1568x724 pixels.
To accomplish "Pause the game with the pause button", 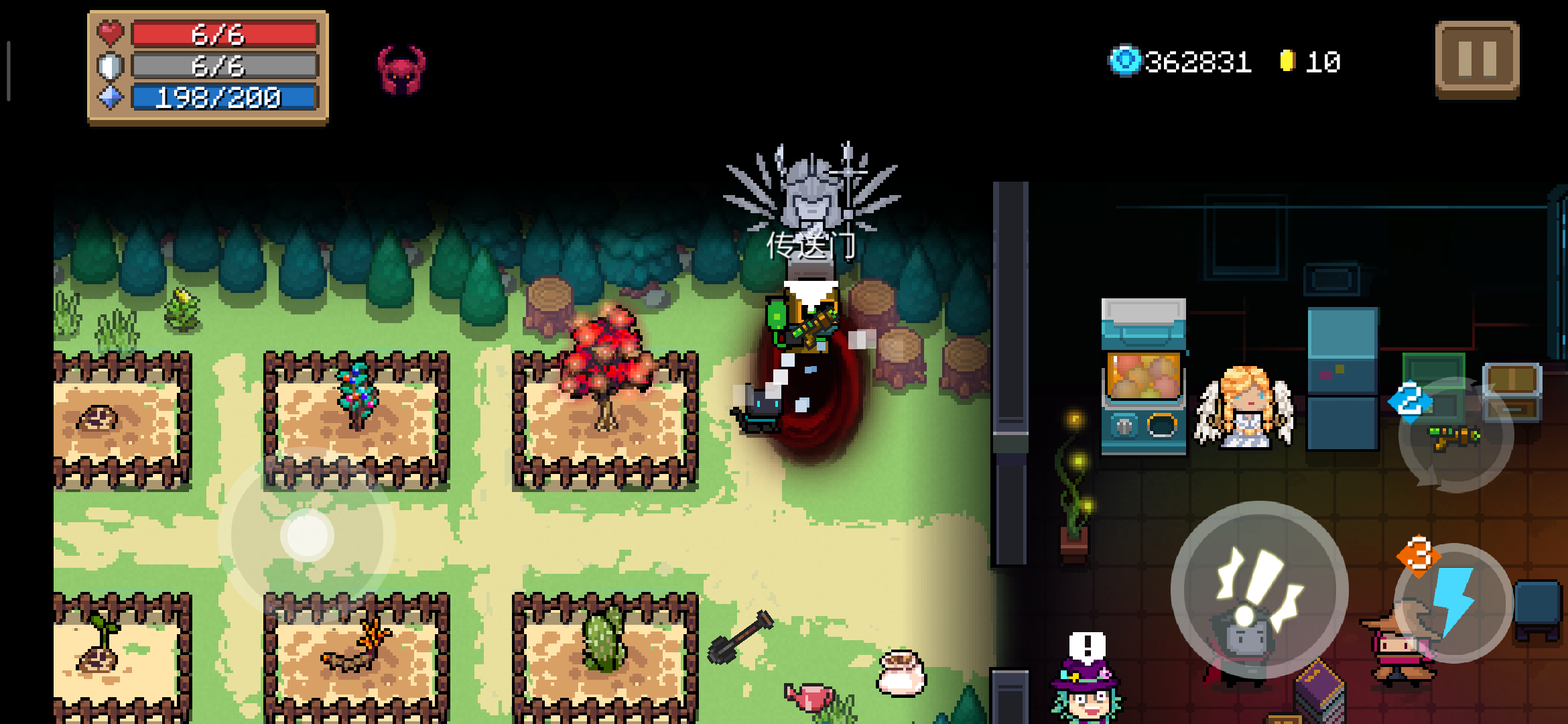I will [1477, 60].
